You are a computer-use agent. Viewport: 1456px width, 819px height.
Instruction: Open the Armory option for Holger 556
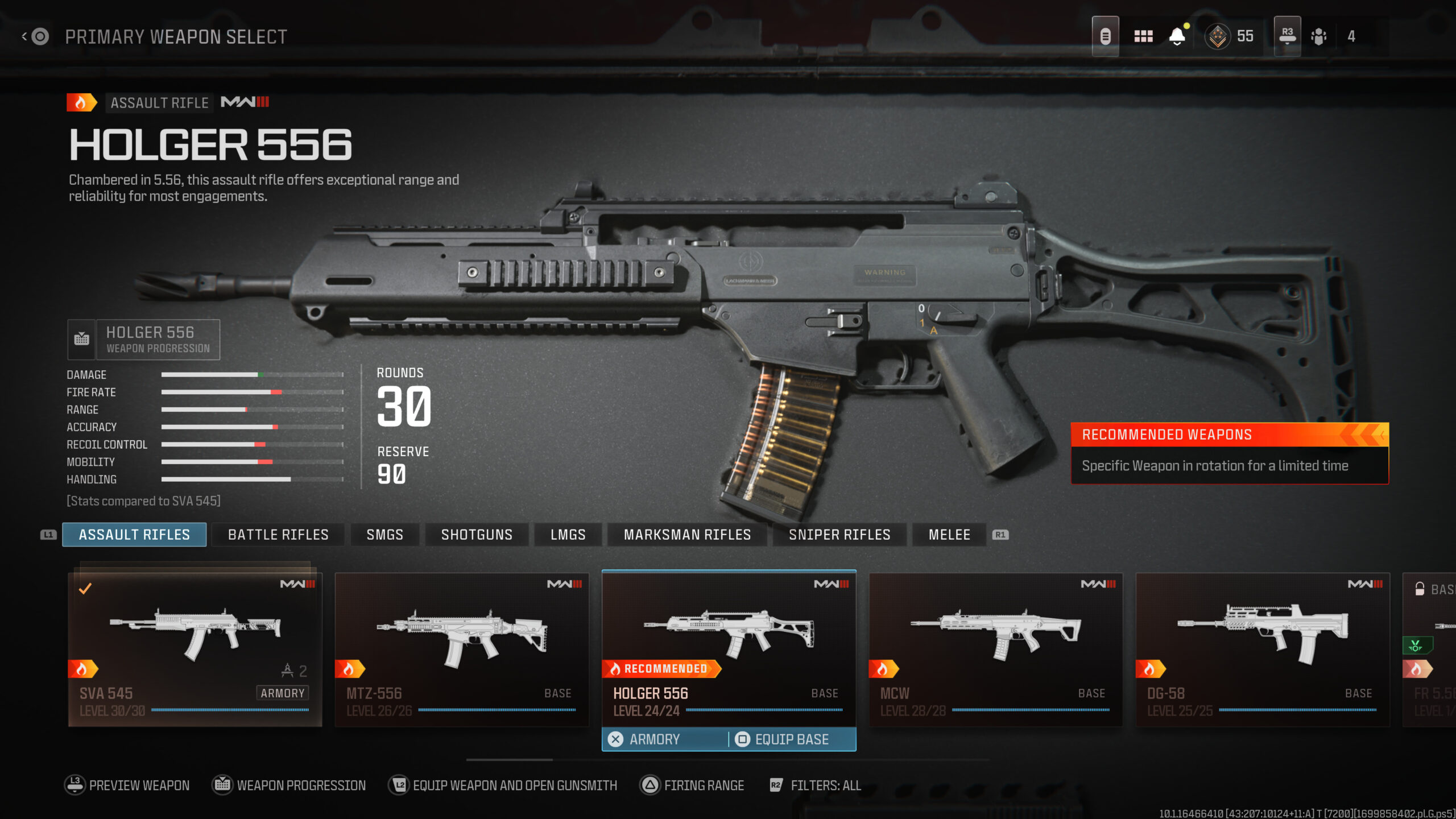pyautogui.click(x=654, y=739)
